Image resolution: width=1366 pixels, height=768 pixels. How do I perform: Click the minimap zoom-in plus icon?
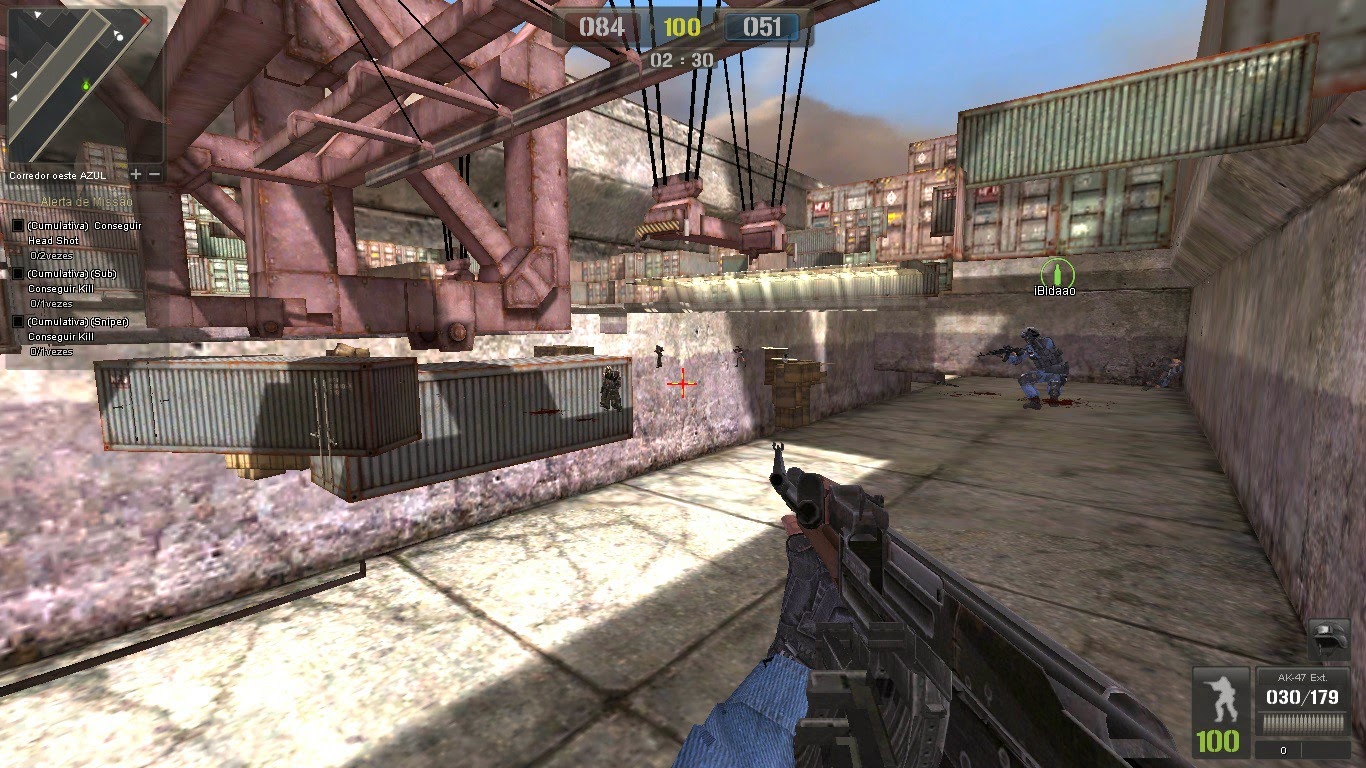pos(135,173)
